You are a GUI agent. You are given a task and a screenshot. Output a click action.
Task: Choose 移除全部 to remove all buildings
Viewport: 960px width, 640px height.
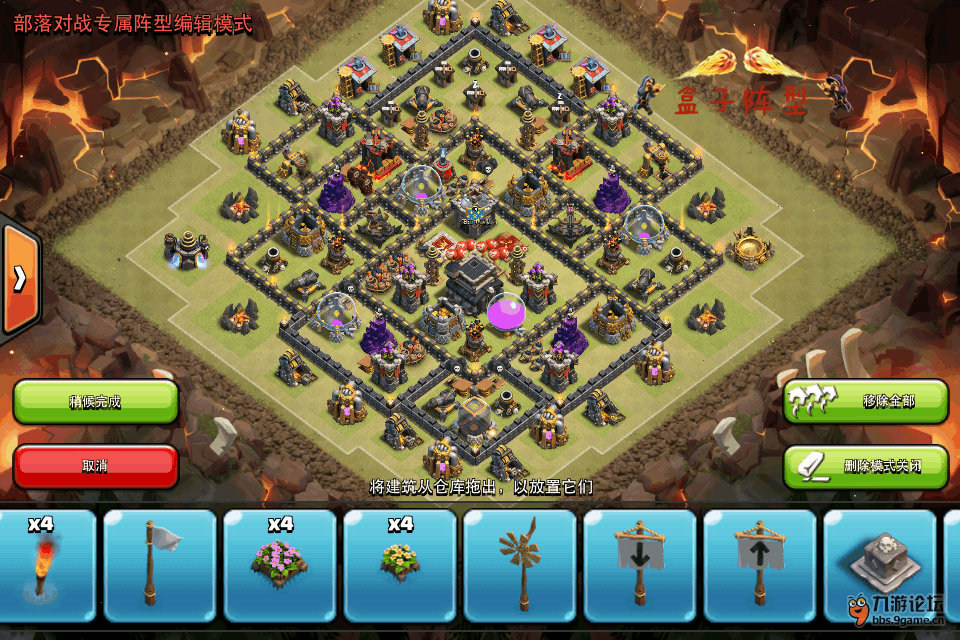click(865, 401)
